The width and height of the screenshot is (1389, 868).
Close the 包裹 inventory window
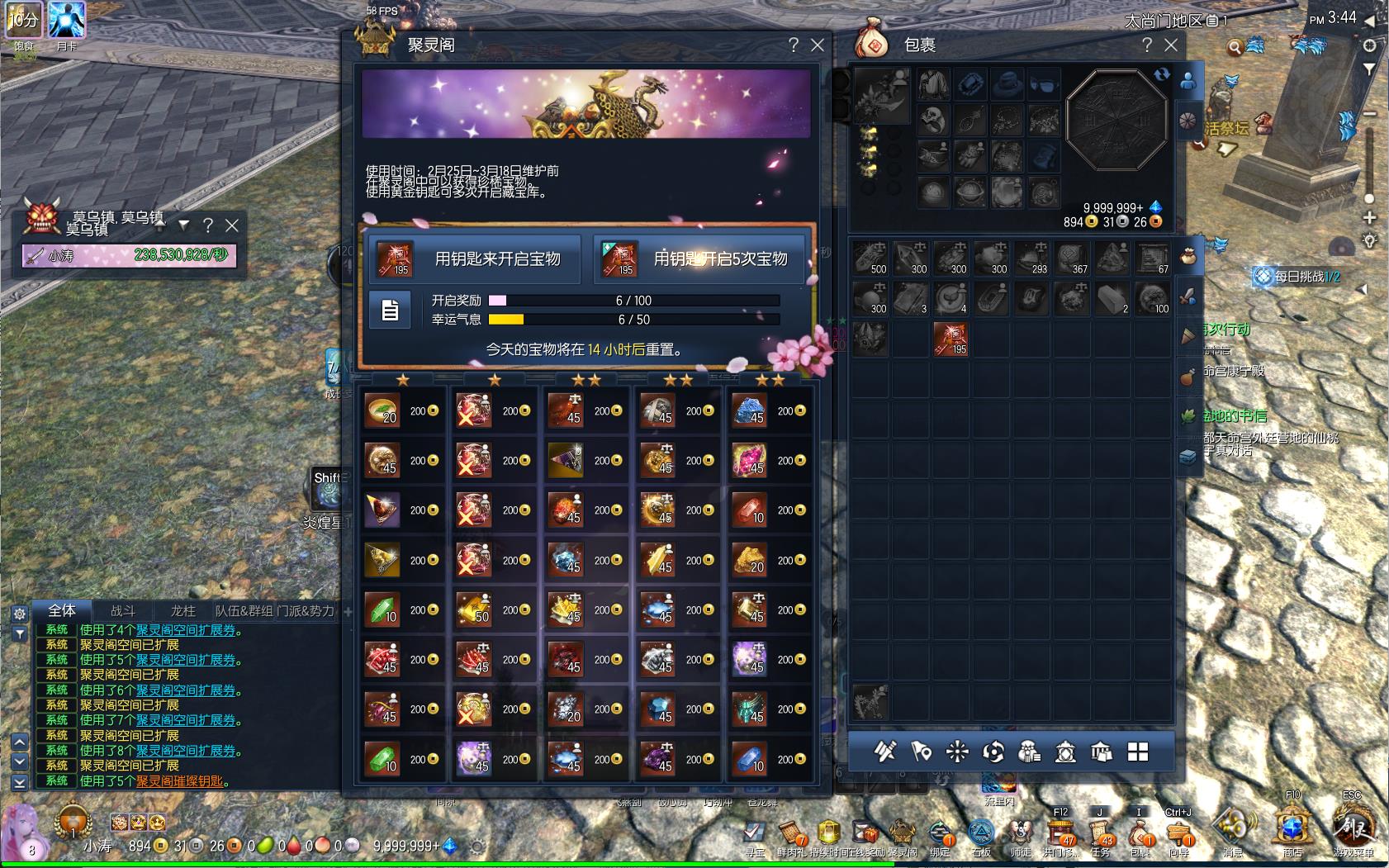1171,45
